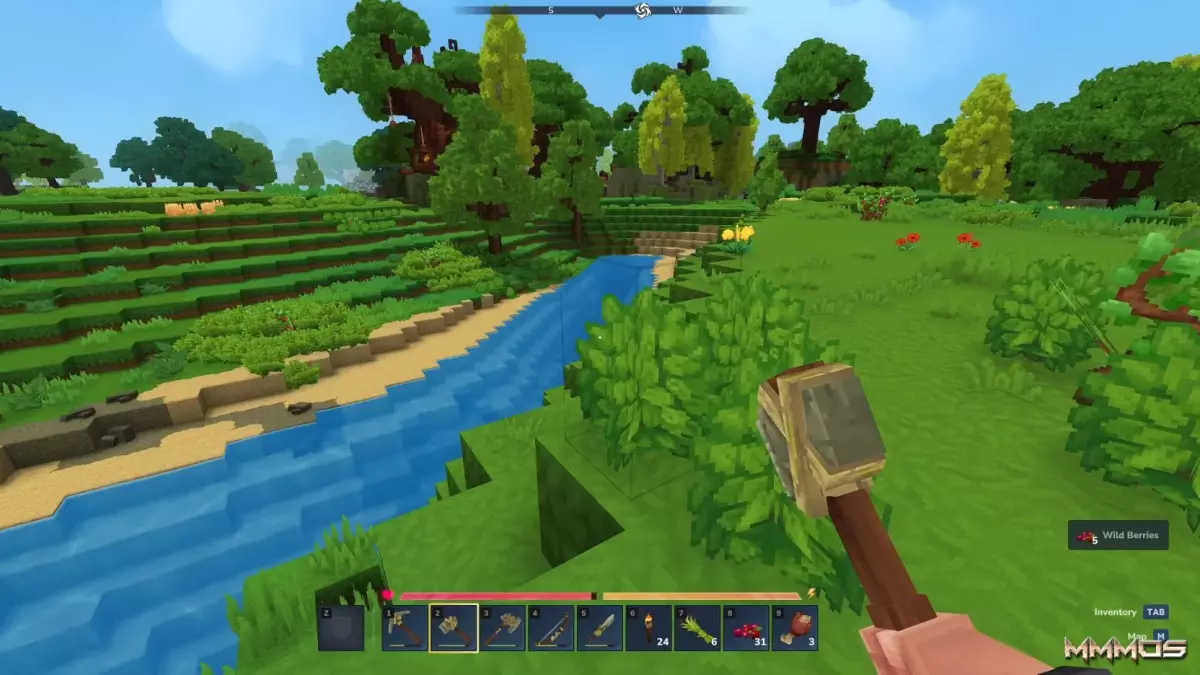This screenshot has height=675, width=1200.
Task: Choose the highlighted hammer hotbar slot
Action: [x=454, y=629]
